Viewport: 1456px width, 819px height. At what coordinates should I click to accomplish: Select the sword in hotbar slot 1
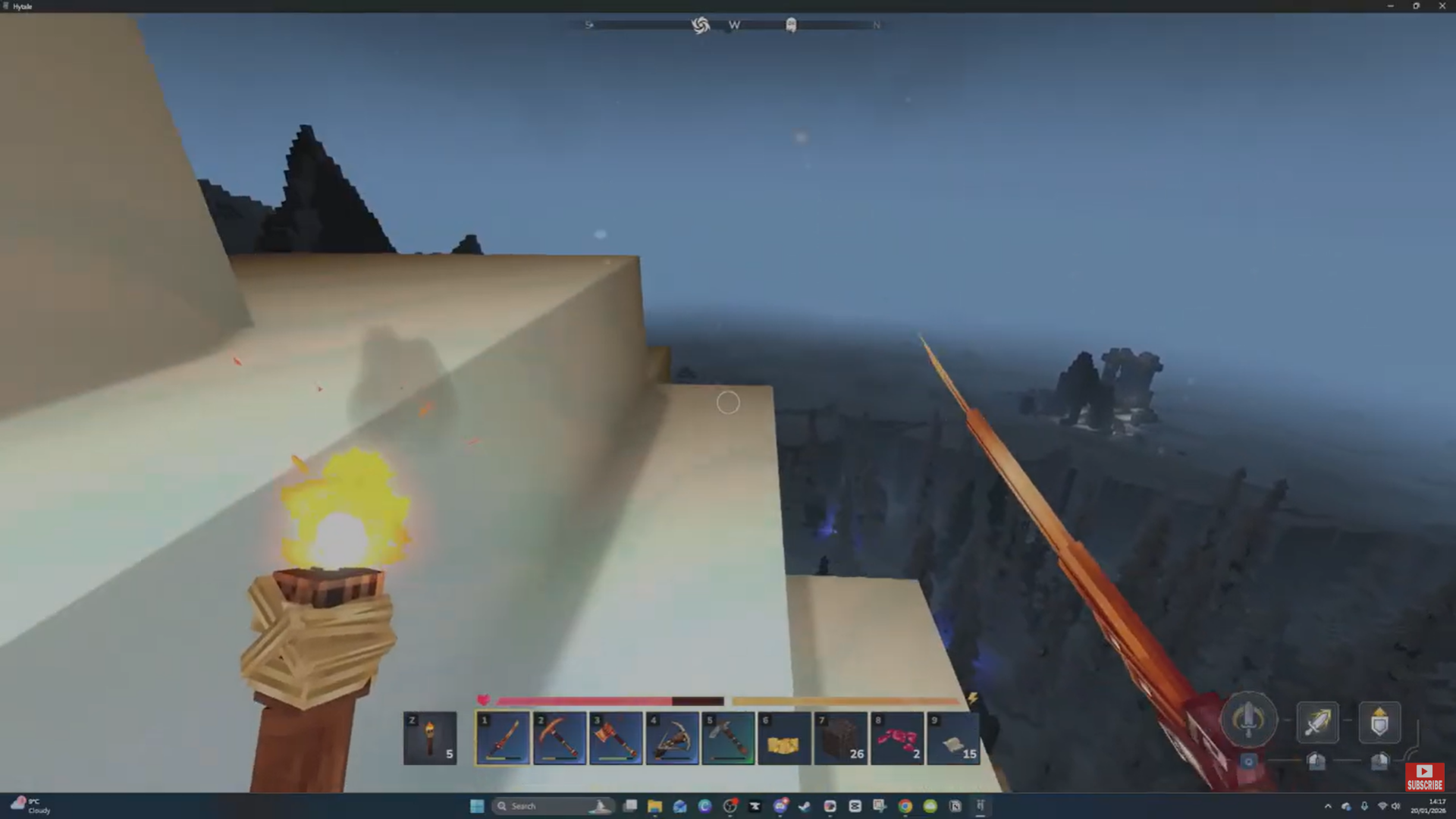502,738
